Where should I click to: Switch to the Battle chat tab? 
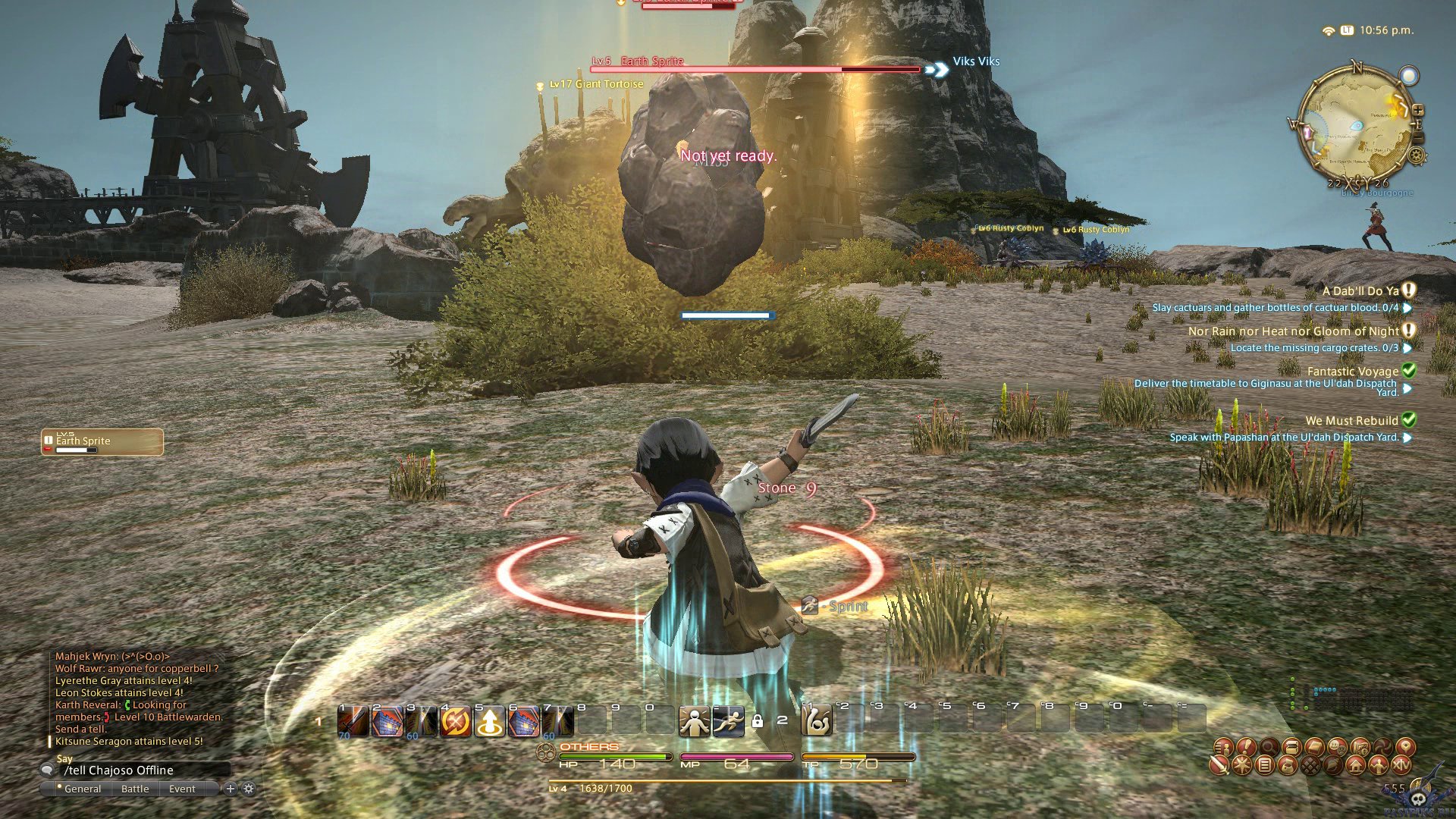pyautogui.click(x=135, y=789)
